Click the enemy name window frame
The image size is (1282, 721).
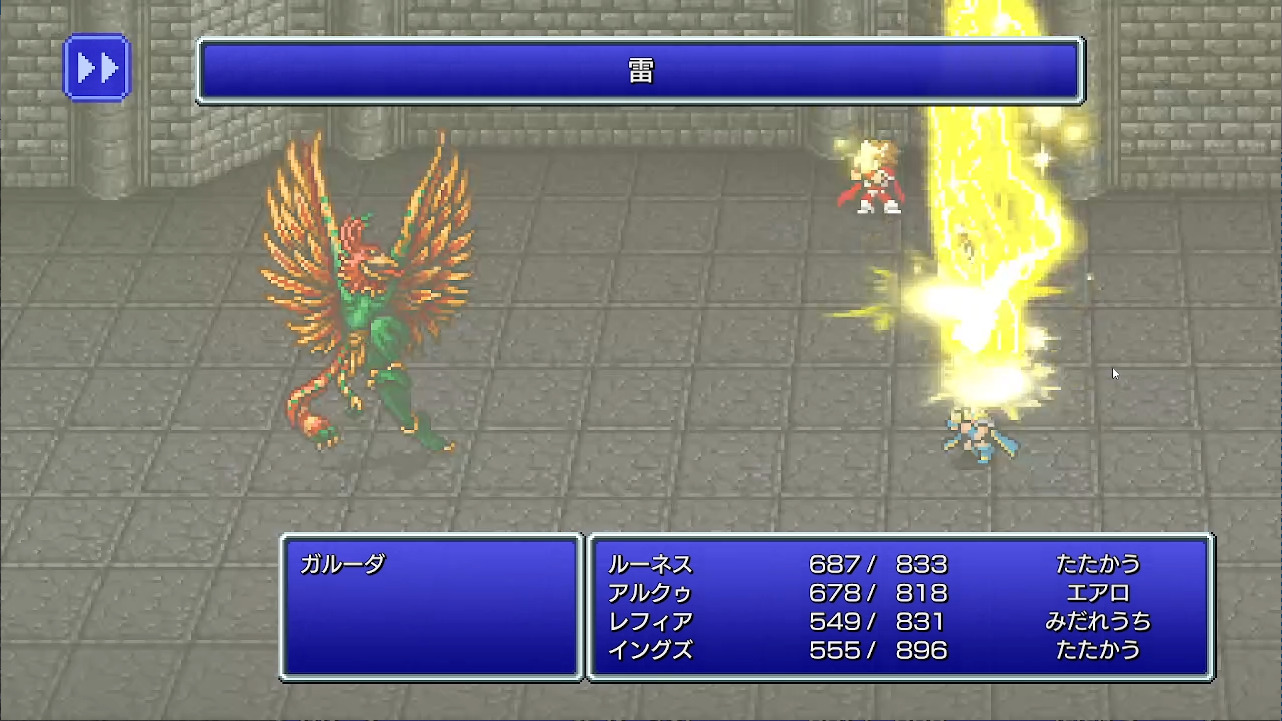(432, 538)
